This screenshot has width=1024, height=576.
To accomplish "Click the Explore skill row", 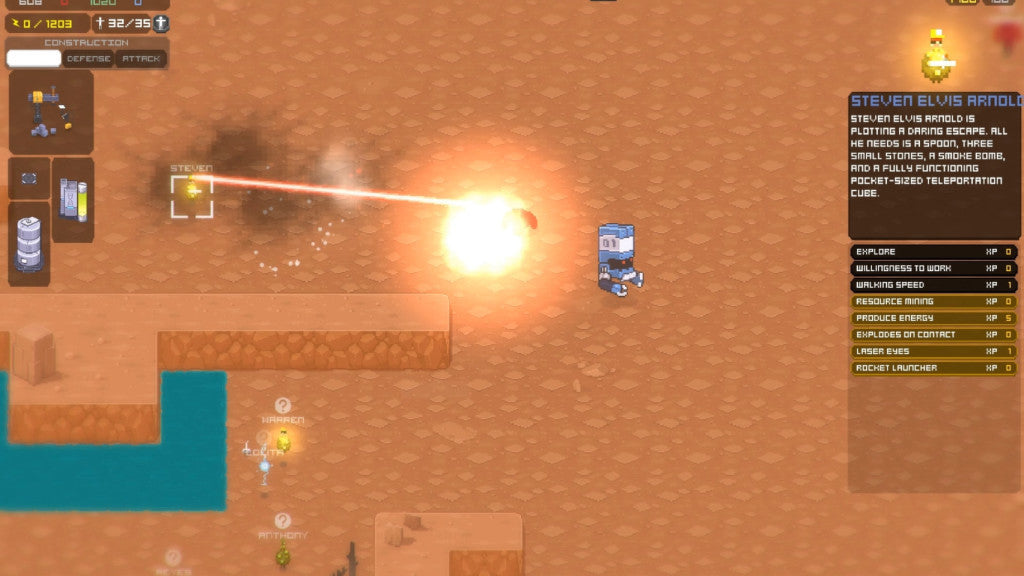I will [x=933, y=252].
